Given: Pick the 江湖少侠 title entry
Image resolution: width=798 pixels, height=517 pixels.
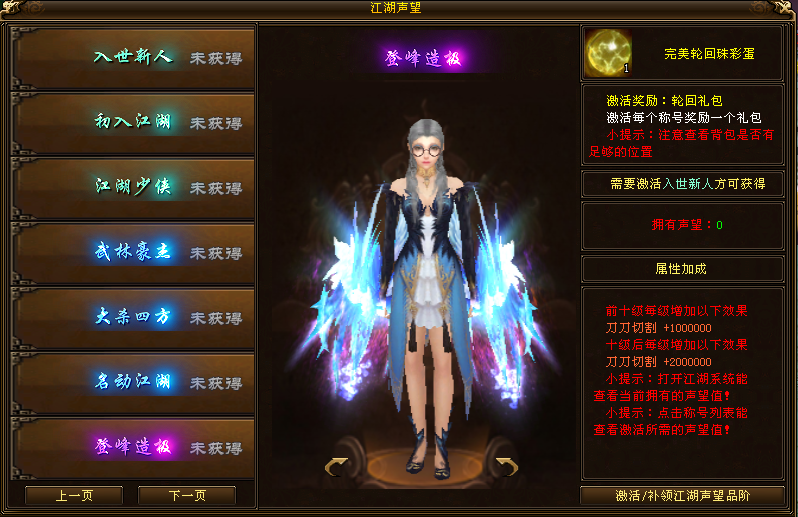Looking at the screenshot, I should (133, 188).
